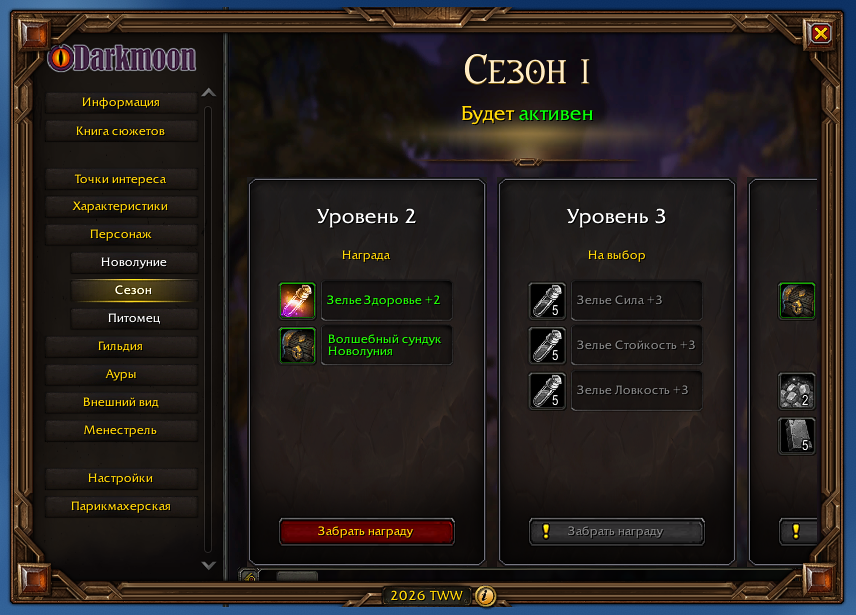The height and width of the screenshot is (615, 856).
Task: Go to the Характеристики page
Action: (121, 206)
